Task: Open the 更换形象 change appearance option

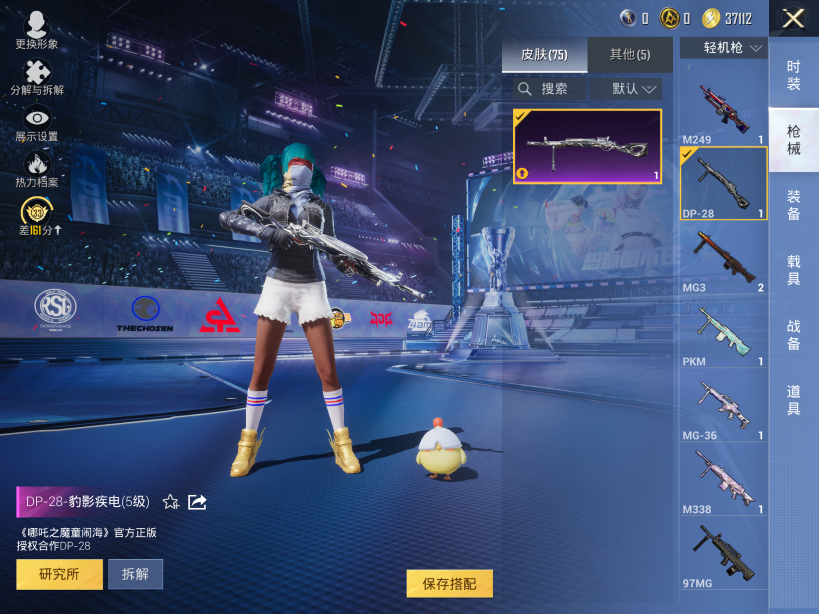Action: pyautogui.click(x=36, y=31)
